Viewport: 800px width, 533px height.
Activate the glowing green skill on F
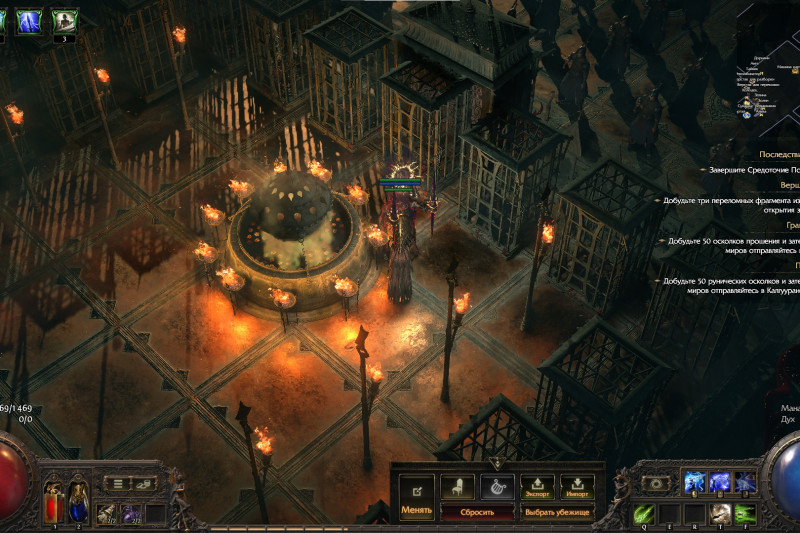click(x=744, y=513)
